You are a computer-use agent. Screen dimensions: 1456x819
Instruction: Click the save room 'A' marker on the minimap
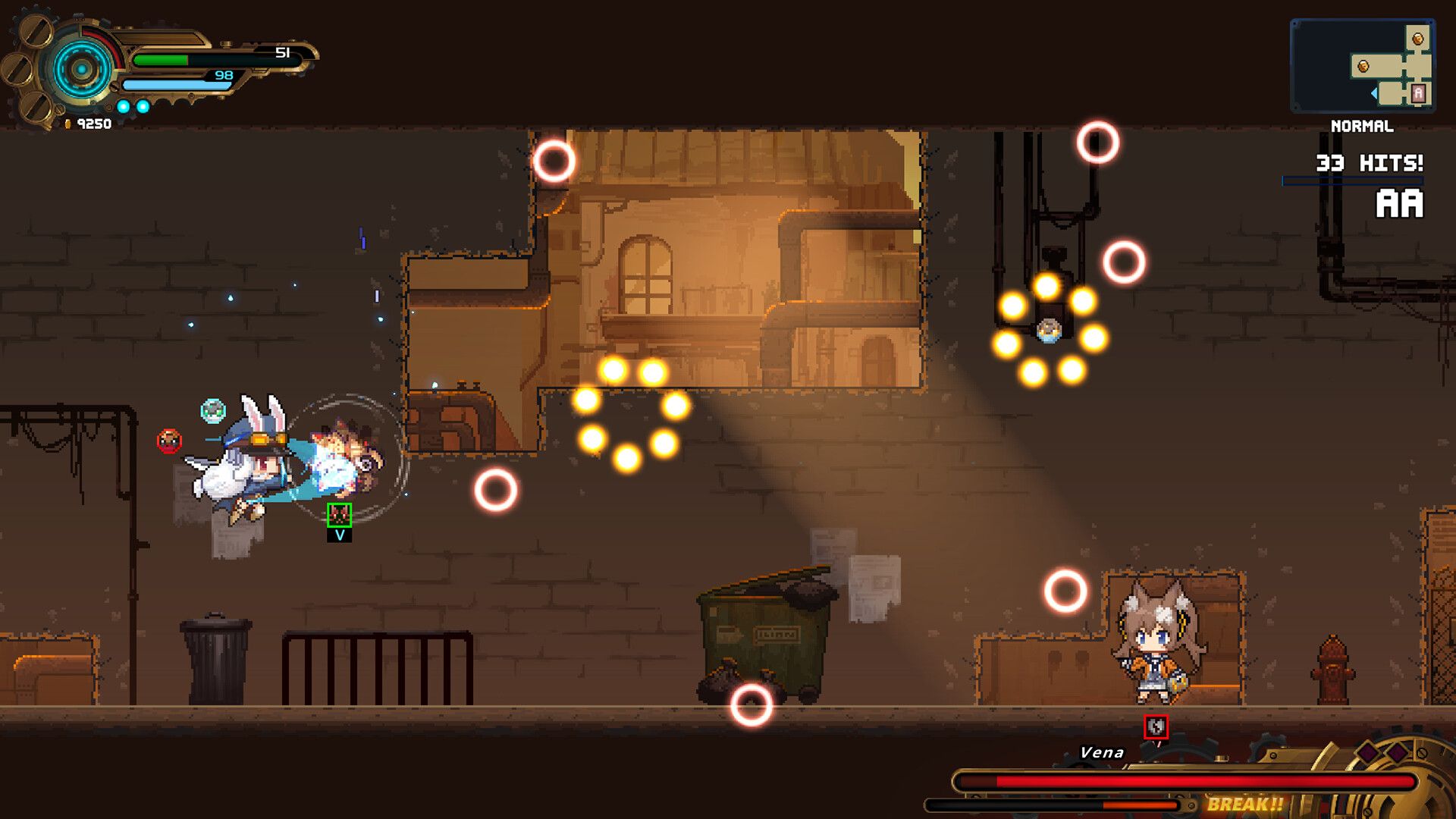pos(1418,93)
